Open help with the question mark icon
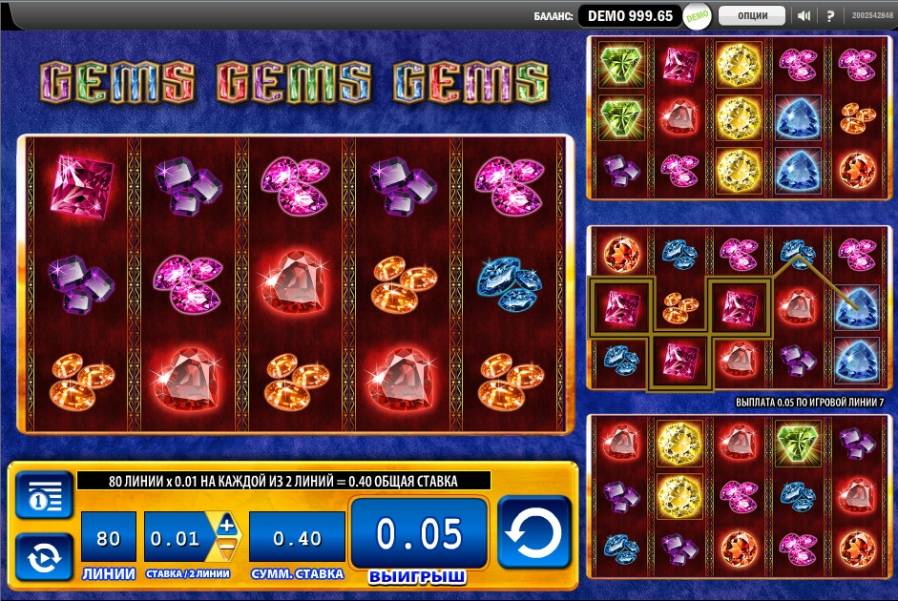This screenshot has height=601, width=898. click(830, 16)
